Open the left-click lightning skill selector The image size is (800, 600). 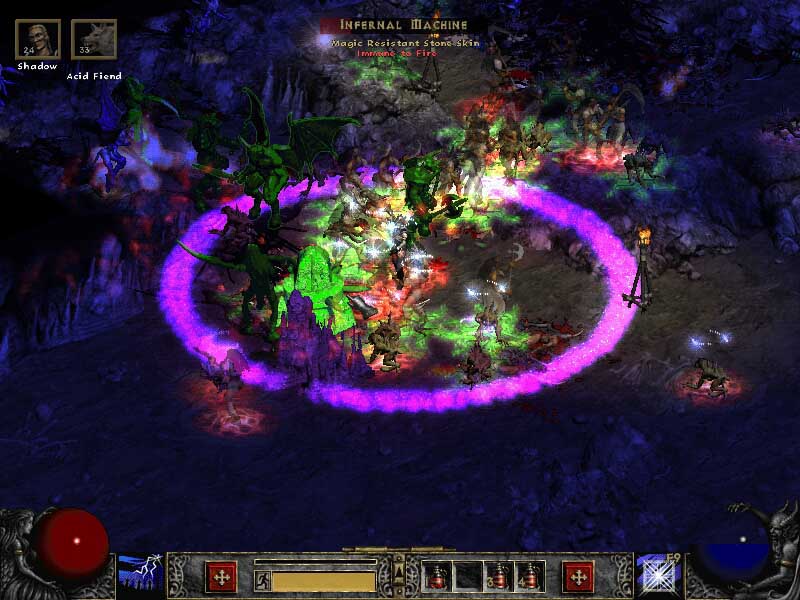141,575
